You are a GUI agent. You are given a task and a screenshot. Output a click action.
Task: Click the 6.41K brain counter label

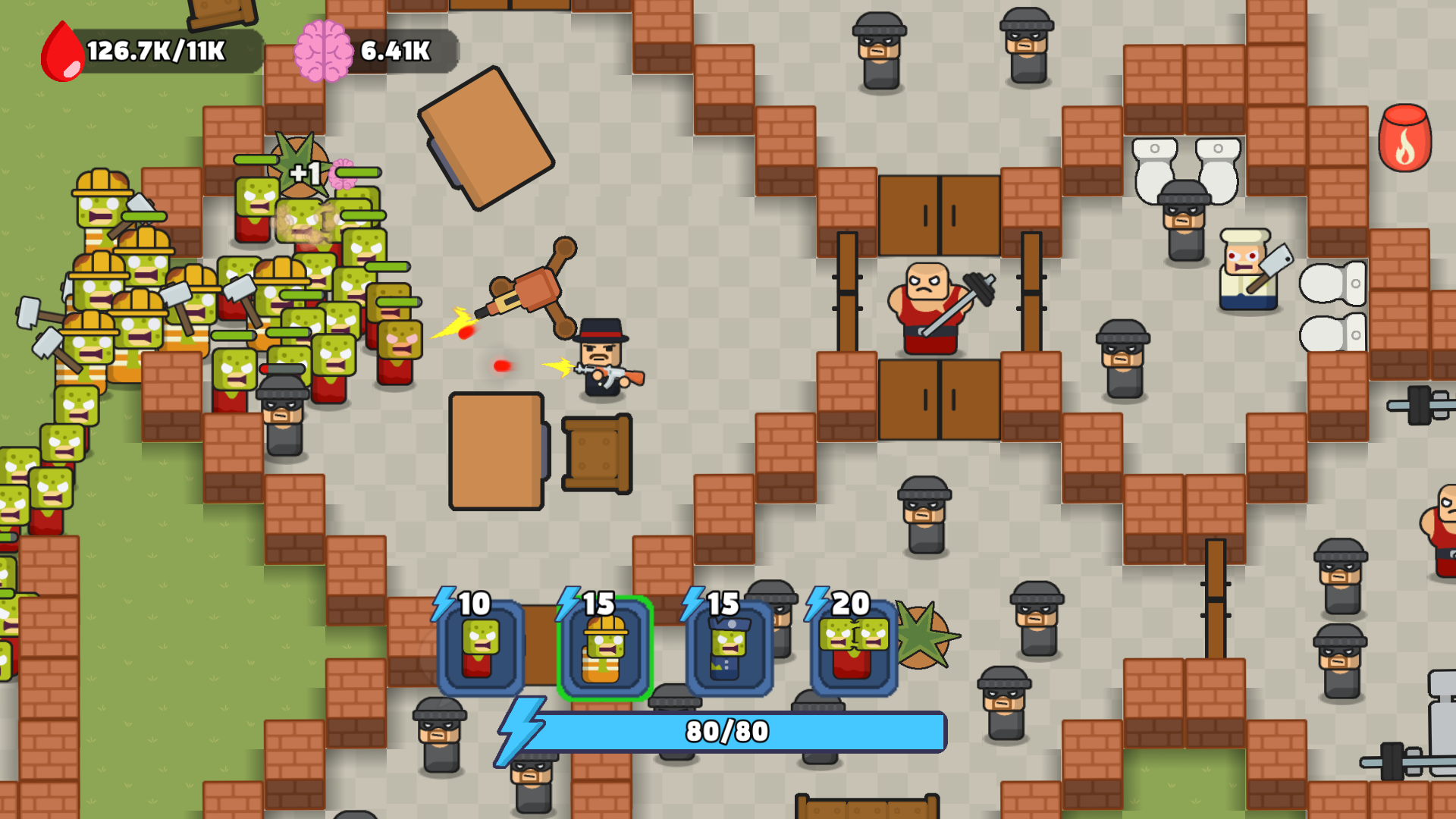394,52
